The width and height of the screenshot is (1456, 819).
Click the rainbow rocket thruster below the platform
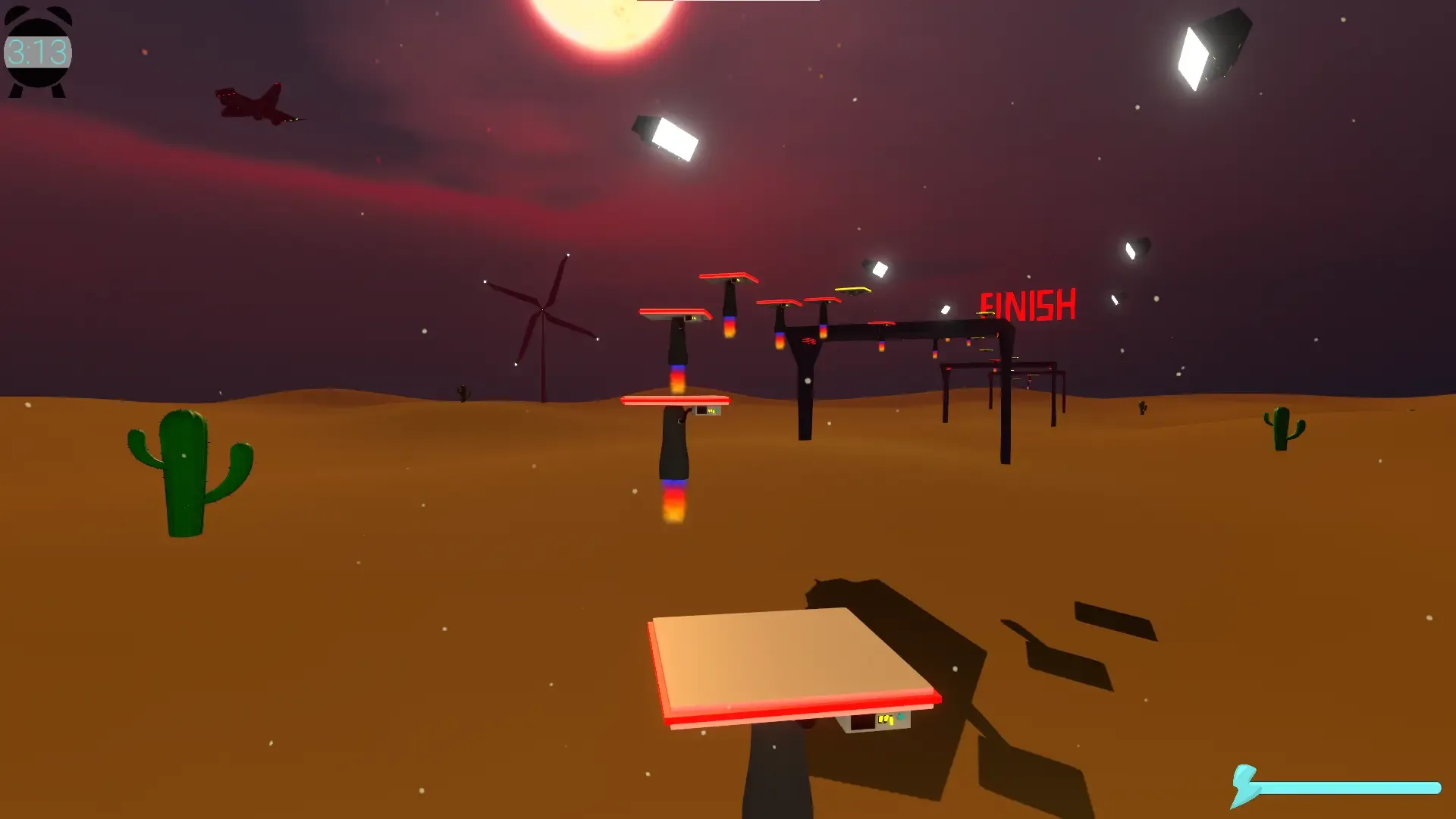point(673,500)
